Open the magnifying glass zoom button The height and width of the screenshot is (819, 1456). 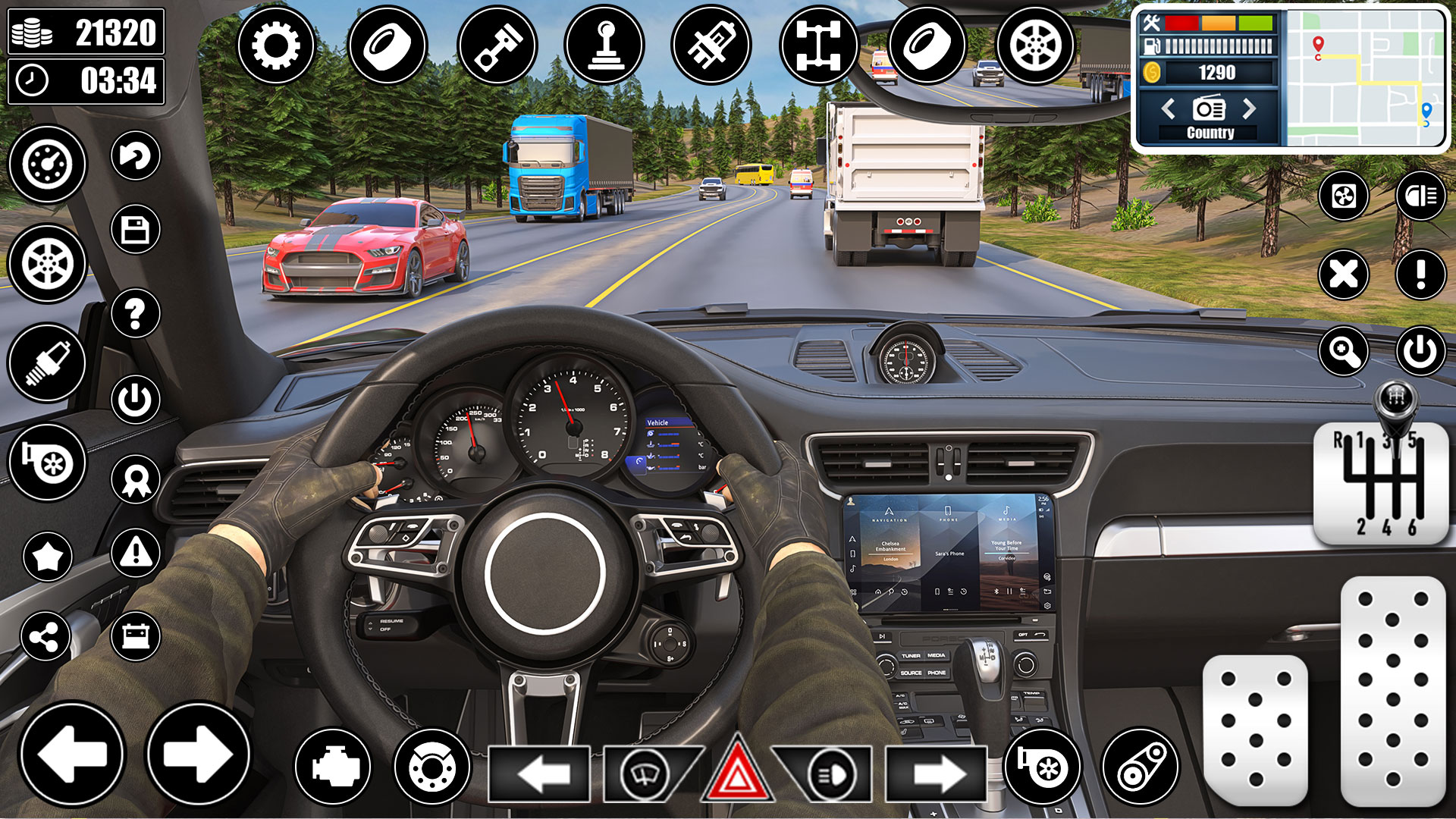pos(1343,351)
